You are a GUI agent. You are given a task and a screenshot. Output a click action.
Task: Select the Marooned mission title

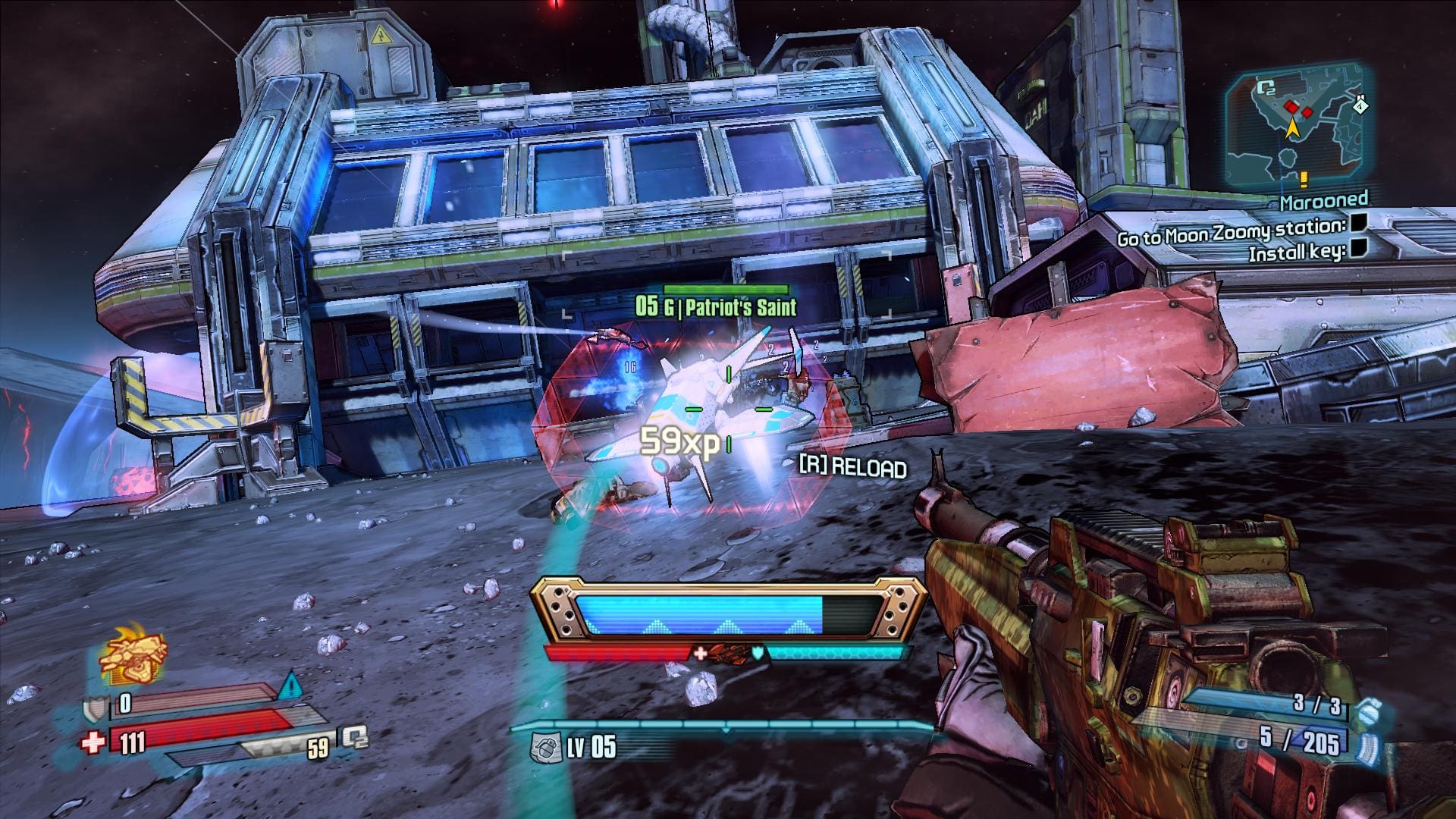pyautogui.click(x=1324, y=201)
